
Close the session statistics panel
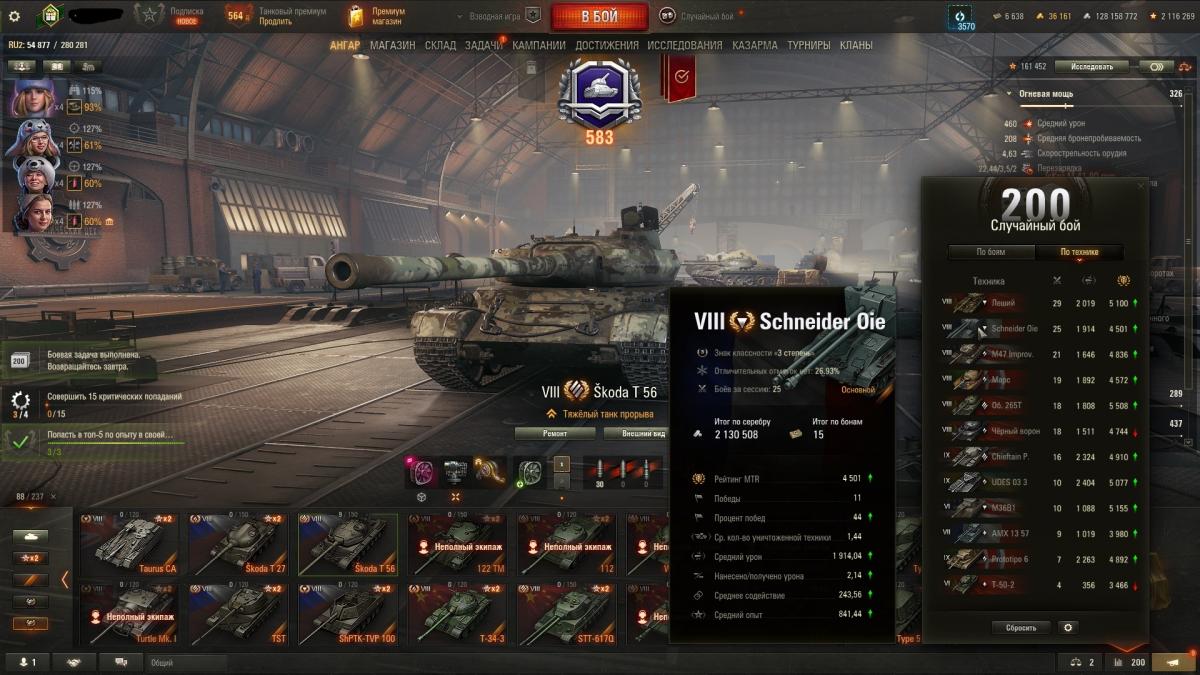pyautogui.click(x=1141, y=186)
